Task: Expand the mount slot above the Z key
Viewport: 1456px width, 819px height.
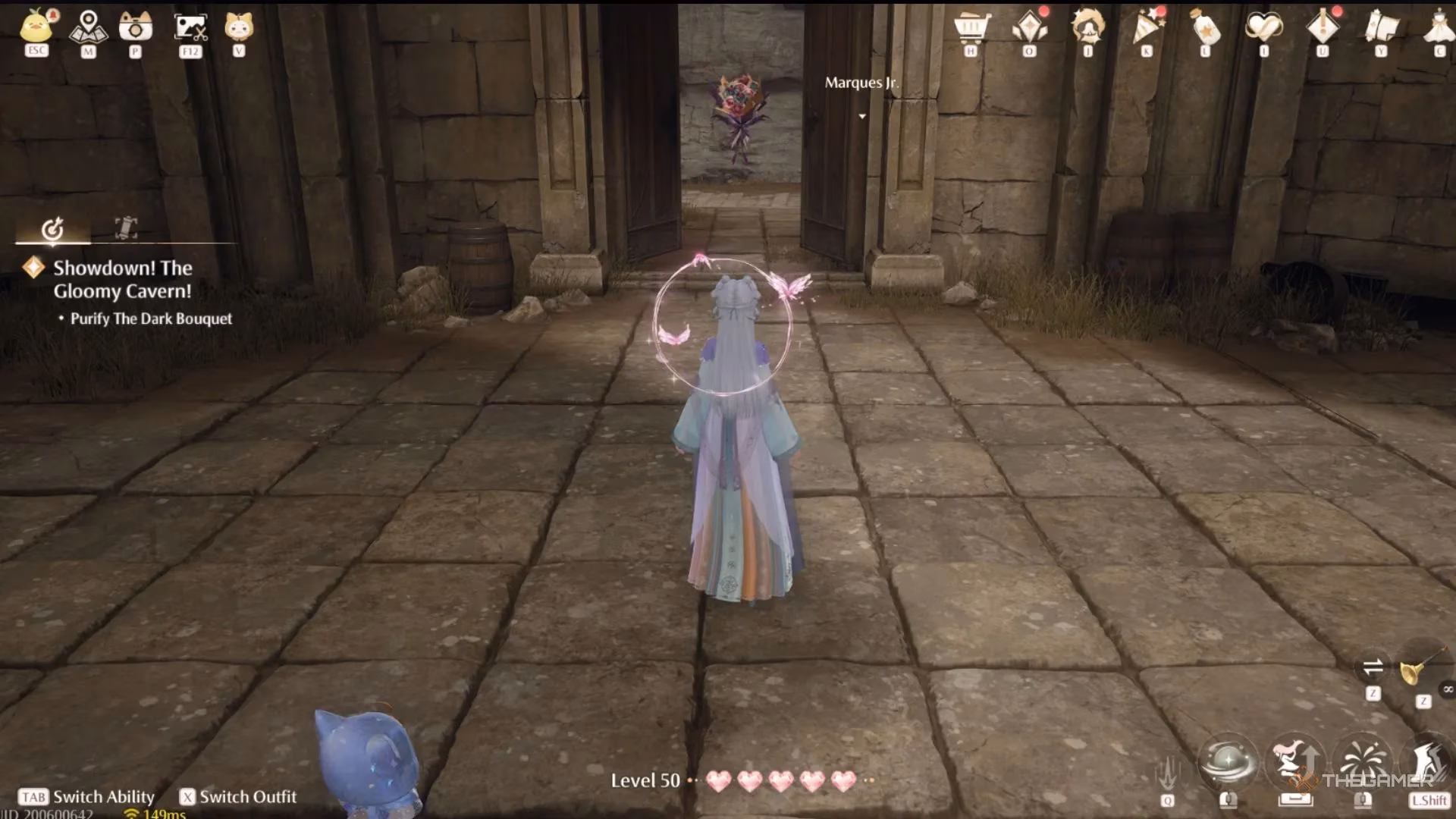Action: (x=1373, y=667)
